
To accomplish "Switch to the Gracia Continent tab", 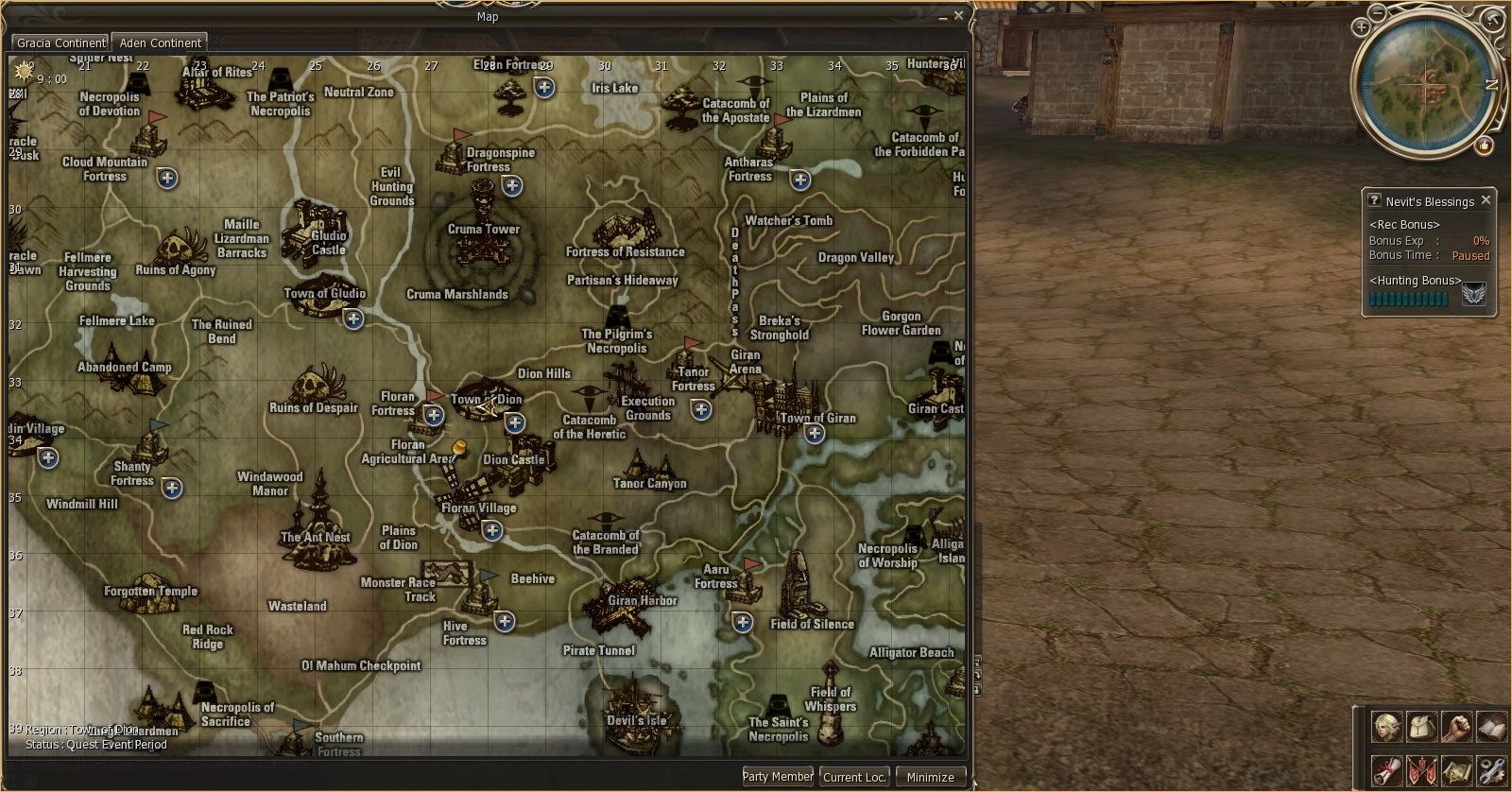I will (60, 43).
